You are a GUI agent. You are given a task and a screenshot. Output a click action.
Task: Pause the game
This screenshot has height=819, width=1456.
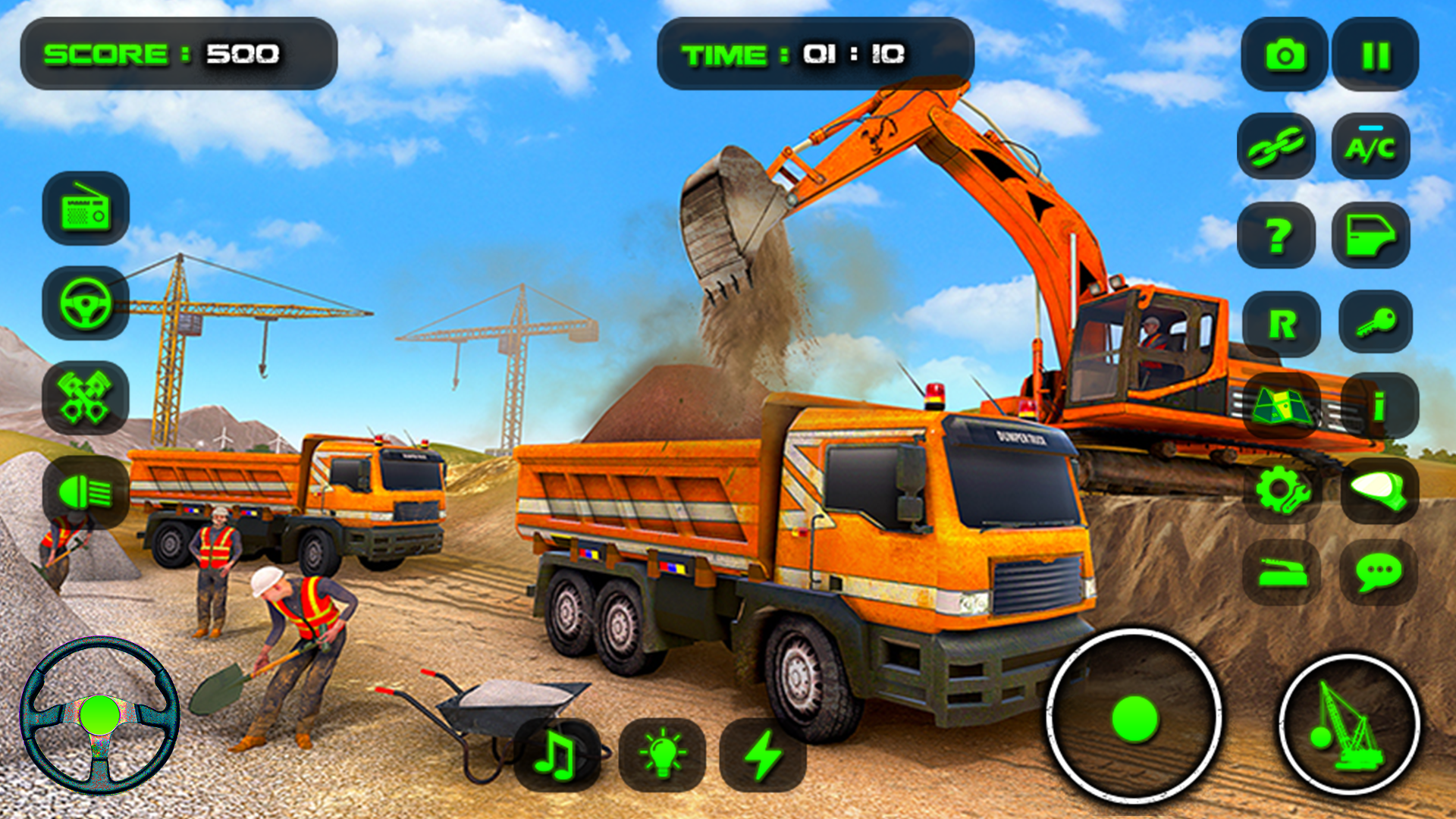tap(1375, 55)
